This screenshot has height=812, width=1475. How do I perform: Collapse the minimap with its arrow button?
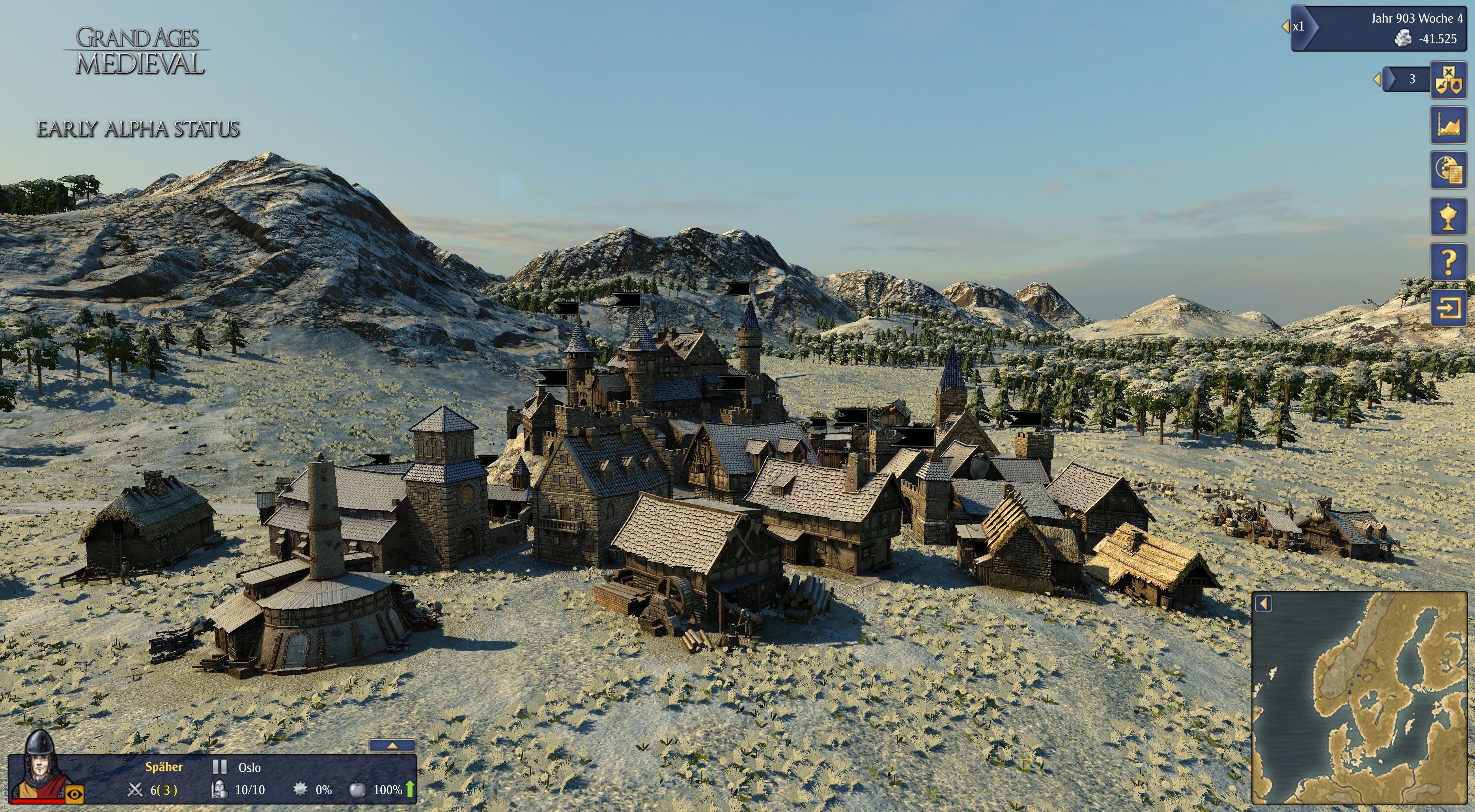point(1264,604)
